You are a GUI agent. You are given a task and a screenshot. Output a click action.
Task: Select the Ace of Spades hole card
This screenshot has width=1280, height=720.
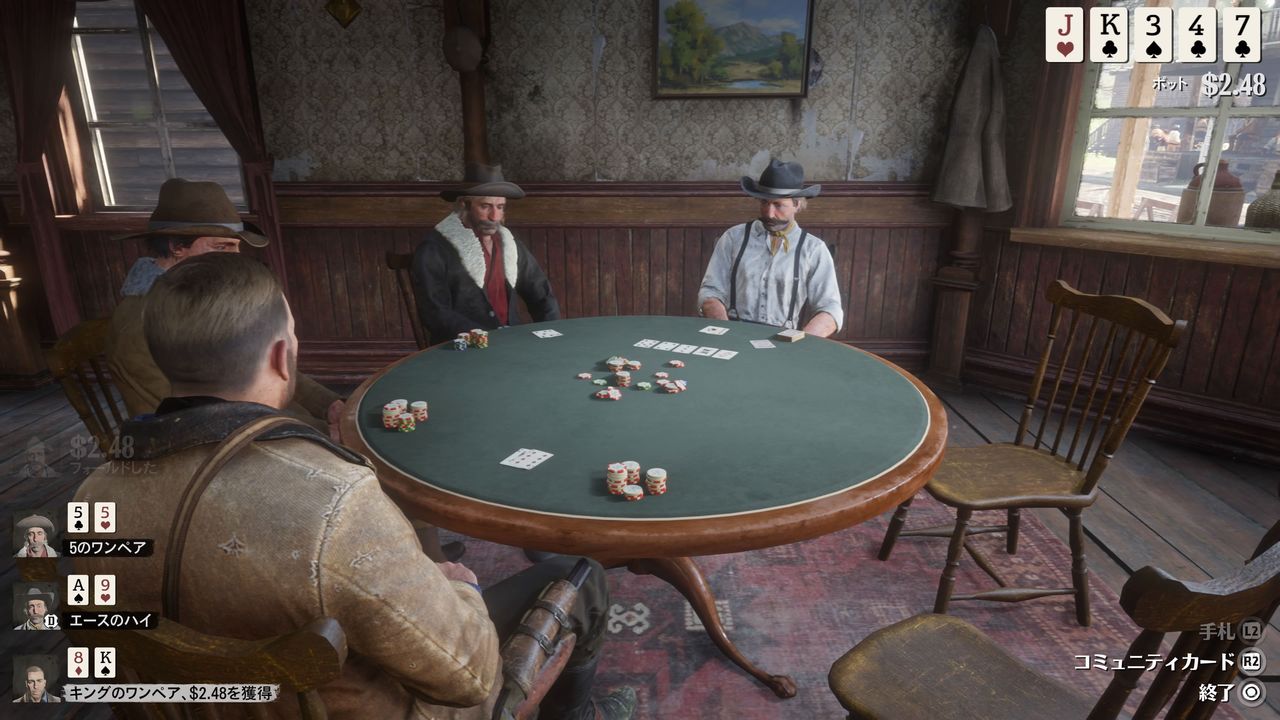coord(79,591)
